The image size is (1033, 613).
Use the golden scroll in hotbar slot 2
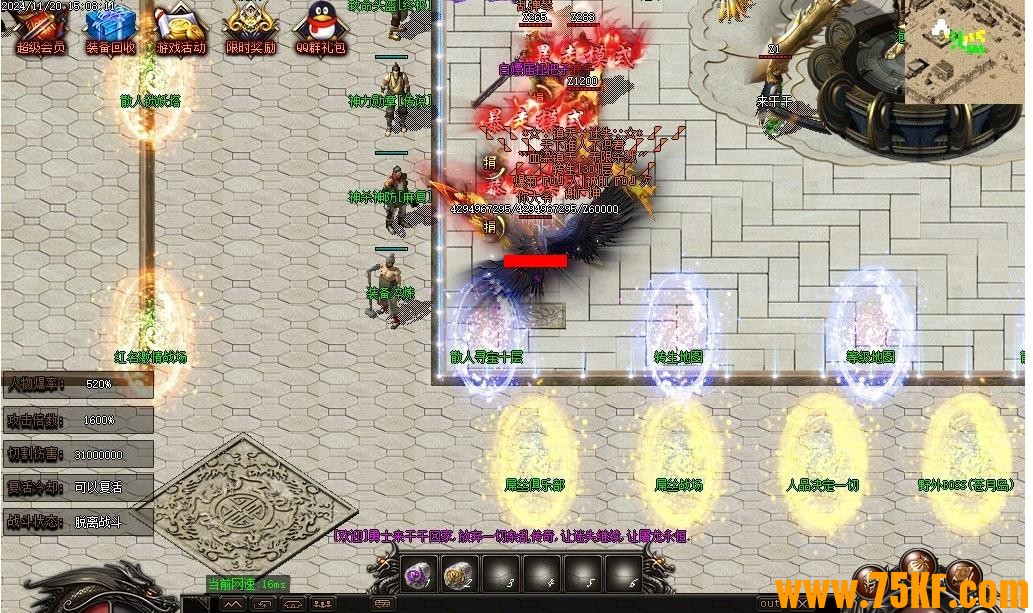(459, 575)
